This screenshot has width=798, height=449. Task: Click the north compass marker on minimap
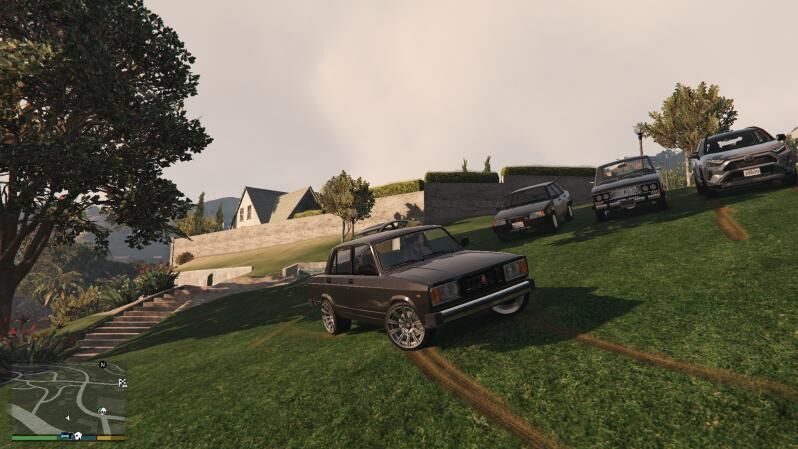pos(101,365)
